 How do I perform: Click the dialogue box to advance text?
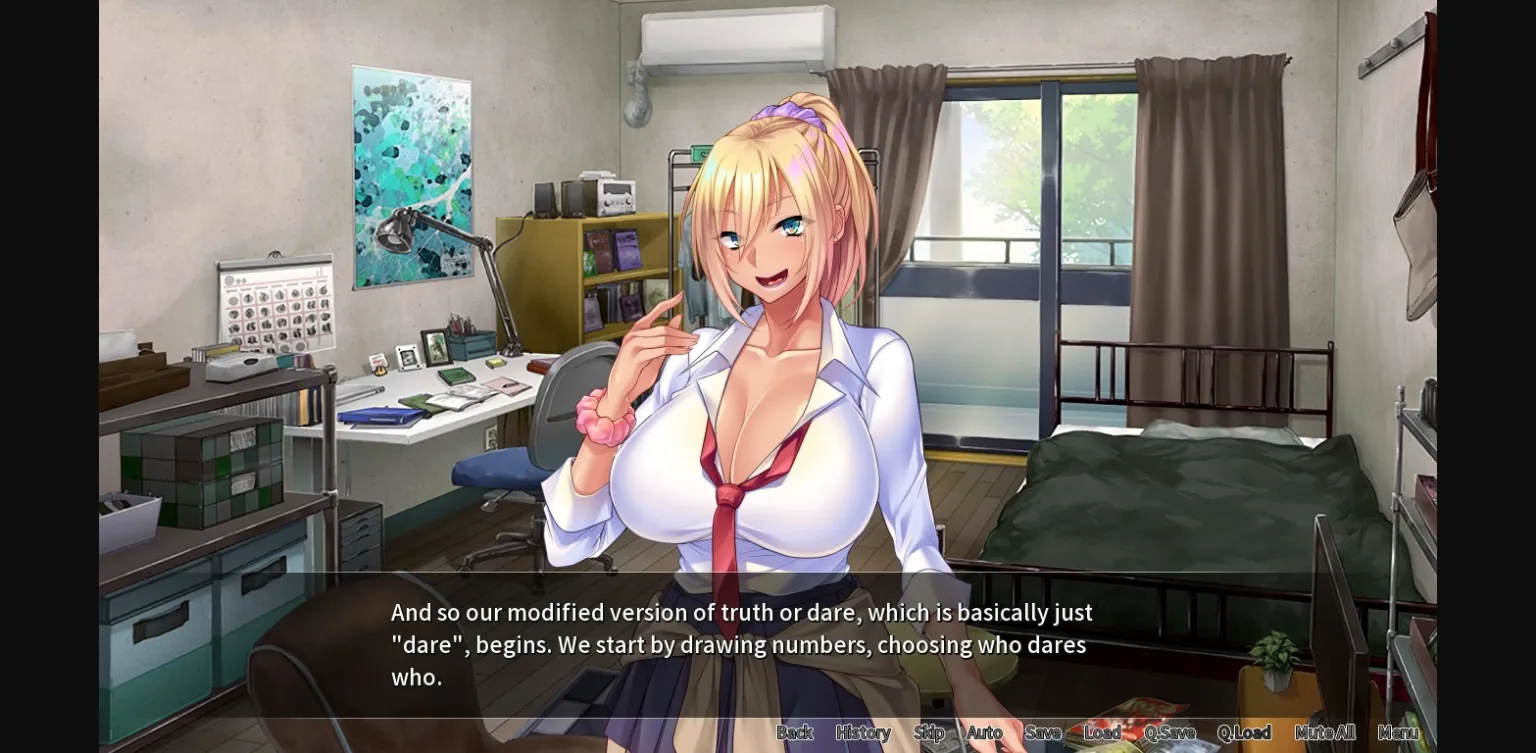tap(740, 644)
